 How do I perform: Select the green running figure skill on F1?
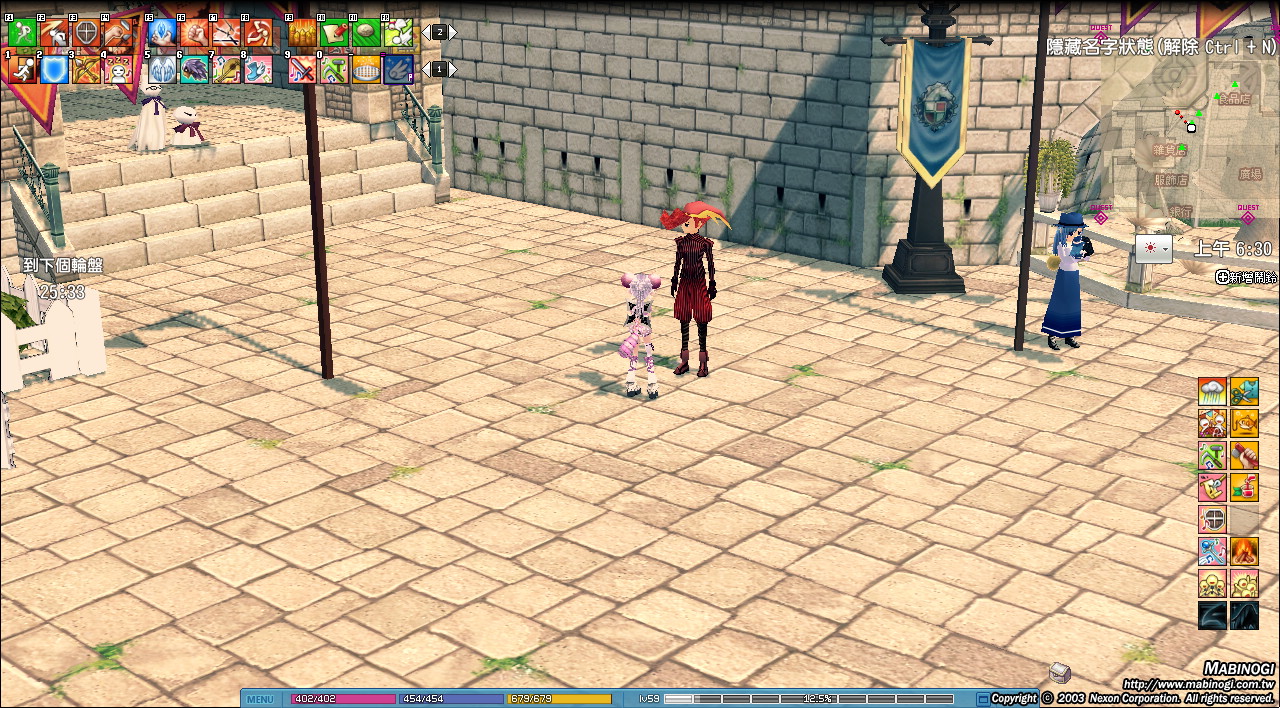click(x=22, y=33)
